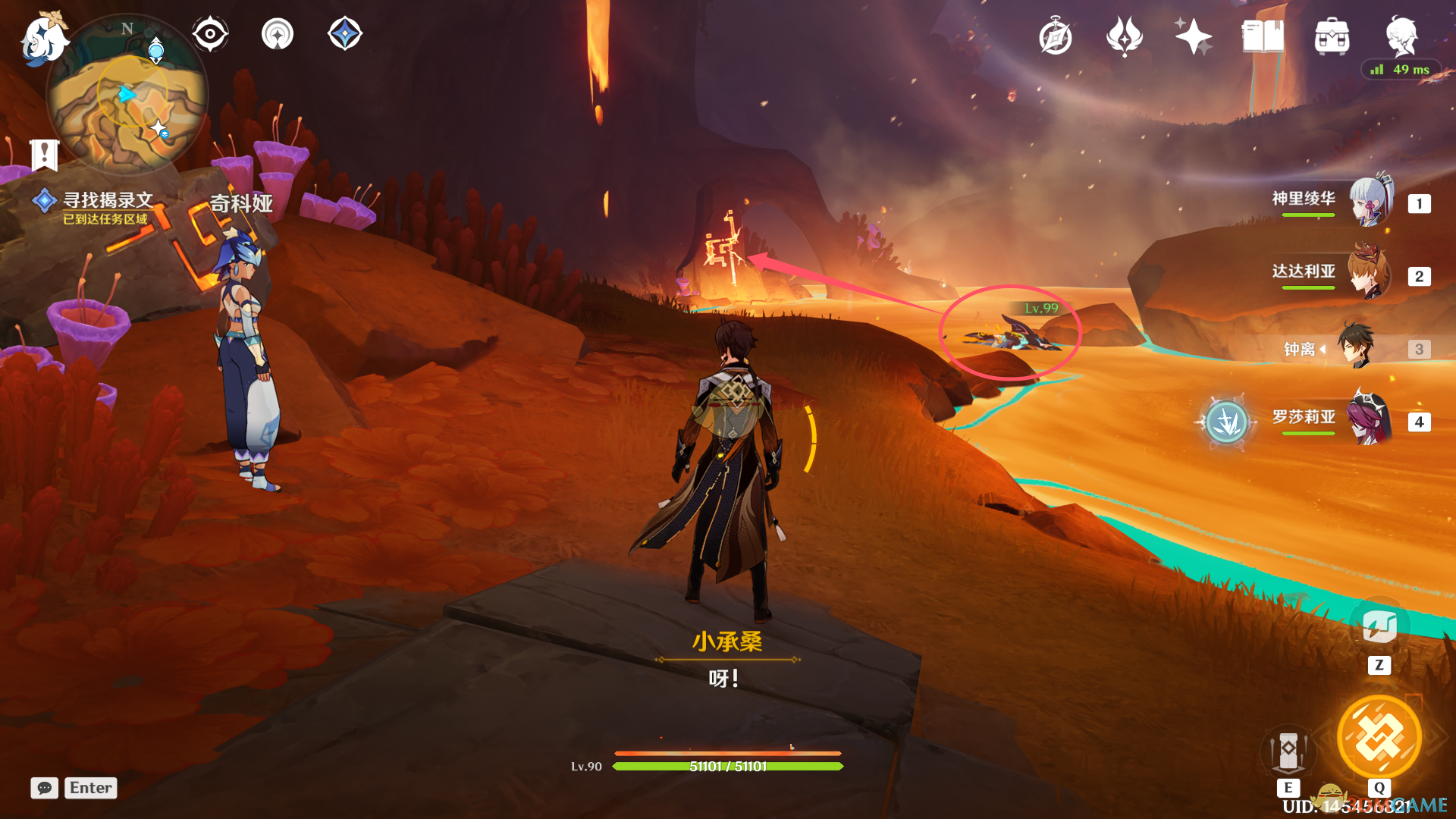The width and height of the screenshot is (1456, 819).
Task: Open the chat speech bubble
Action: pos(44,788)
